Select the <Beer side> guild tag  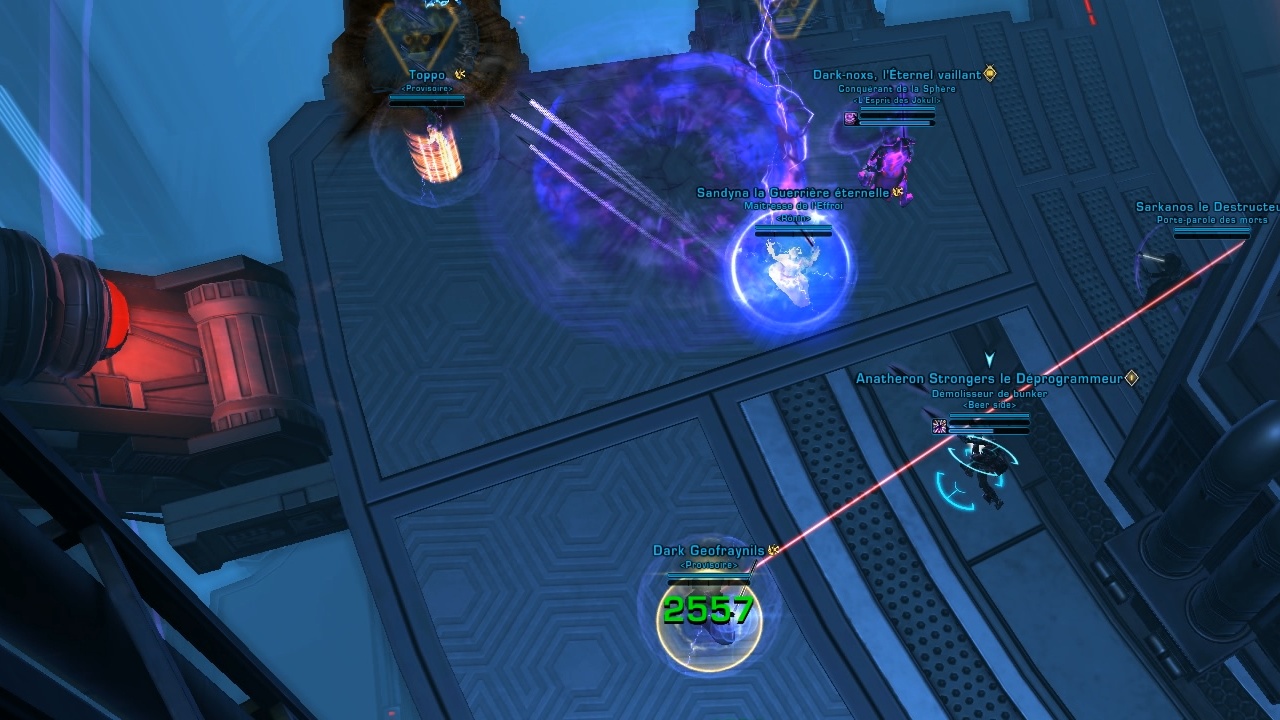[x=988, y=405]
